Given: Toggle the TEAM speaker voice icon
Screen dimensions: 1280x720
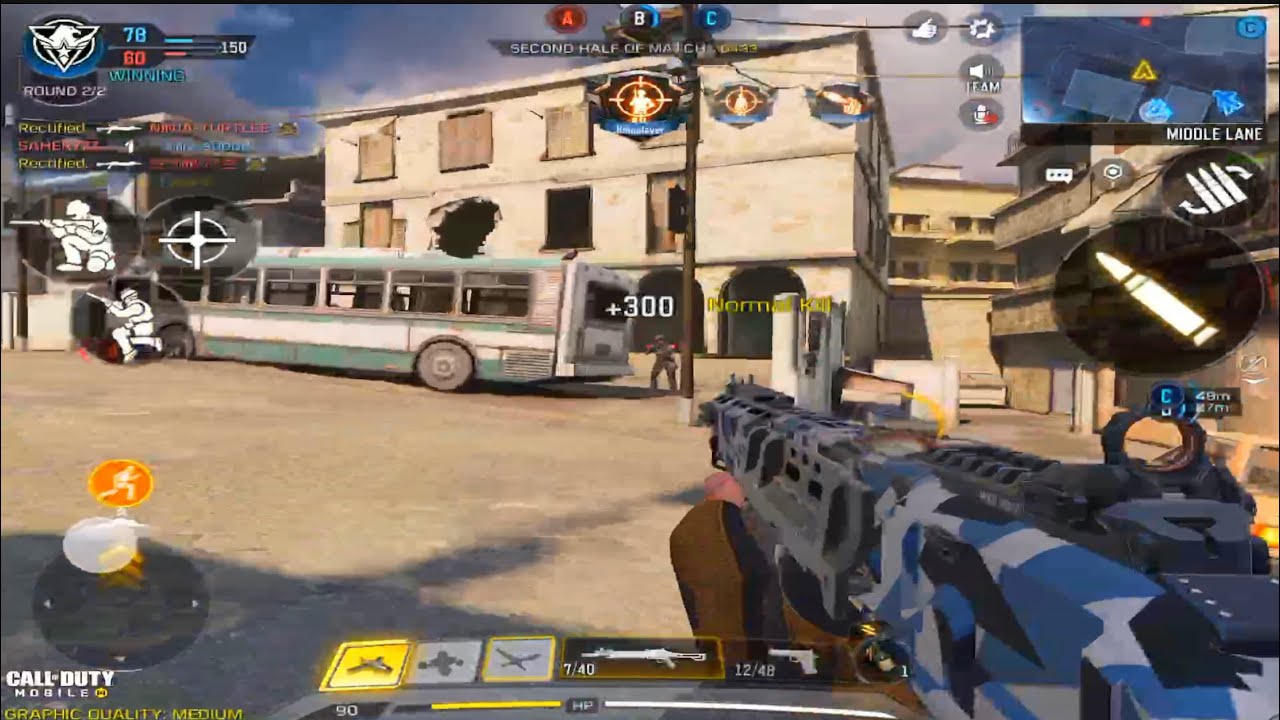Looking at the screenshot, I should 982,72.
